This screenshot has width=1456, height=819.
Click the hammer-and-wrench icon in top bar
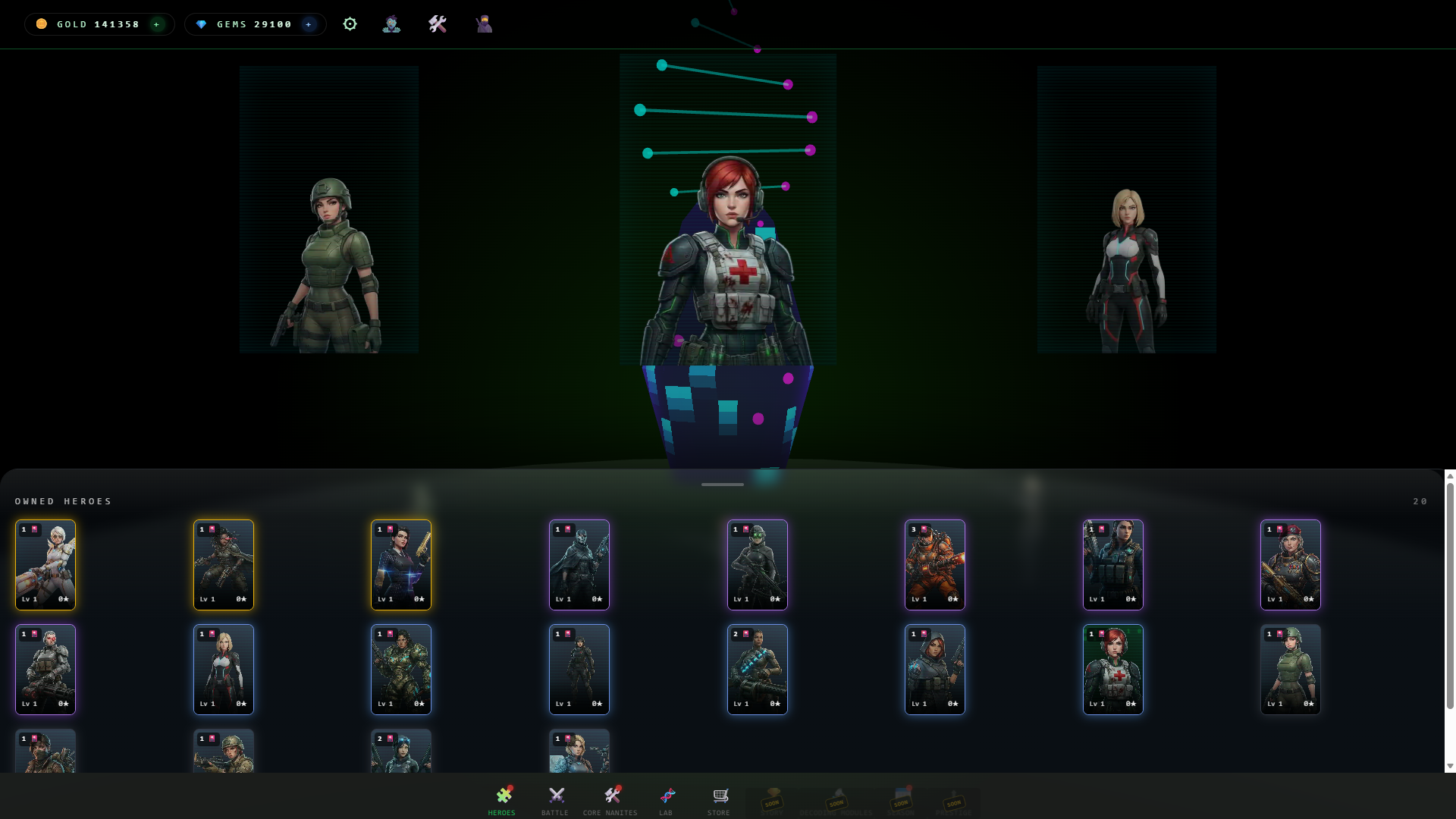[438, 24]
